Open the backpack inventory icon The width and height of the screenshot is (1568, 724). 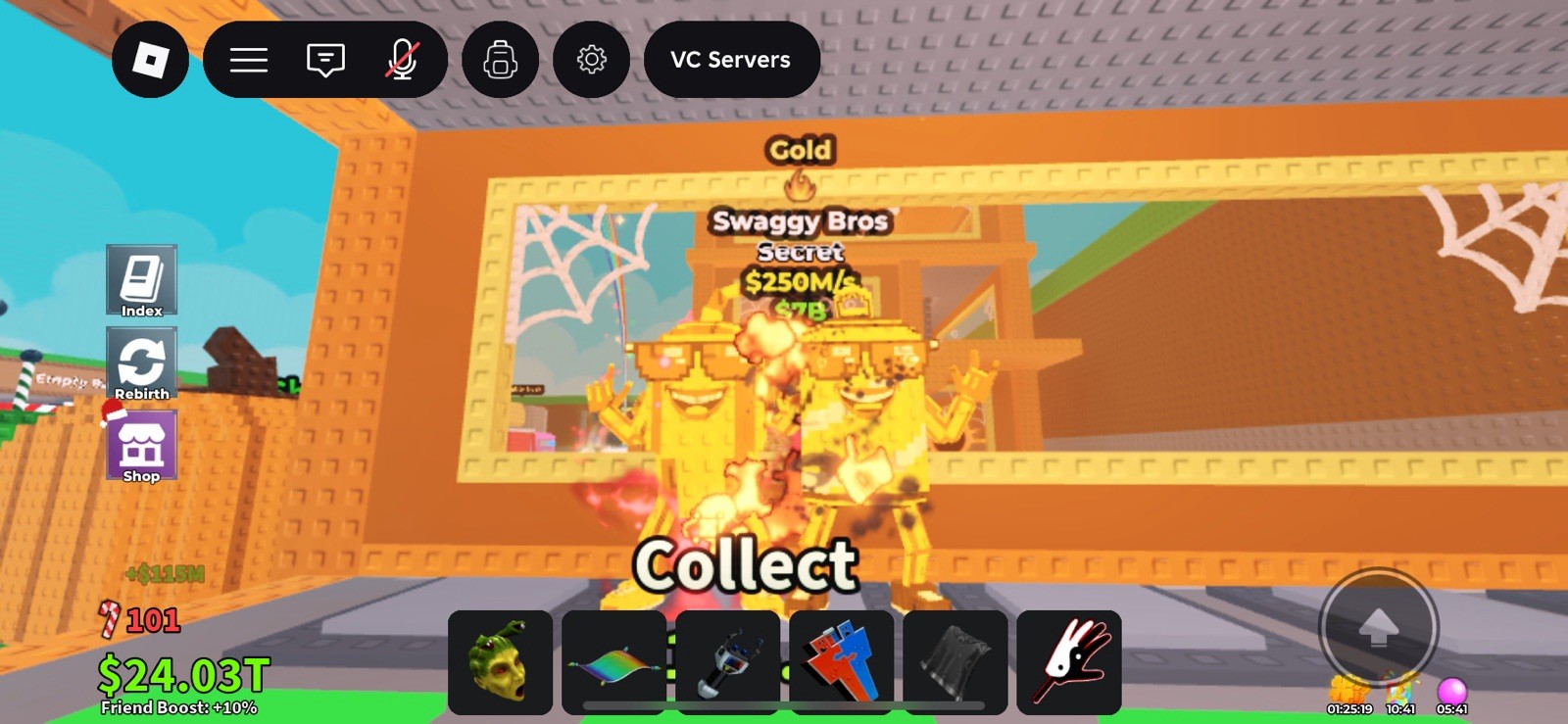pos(499,60)
